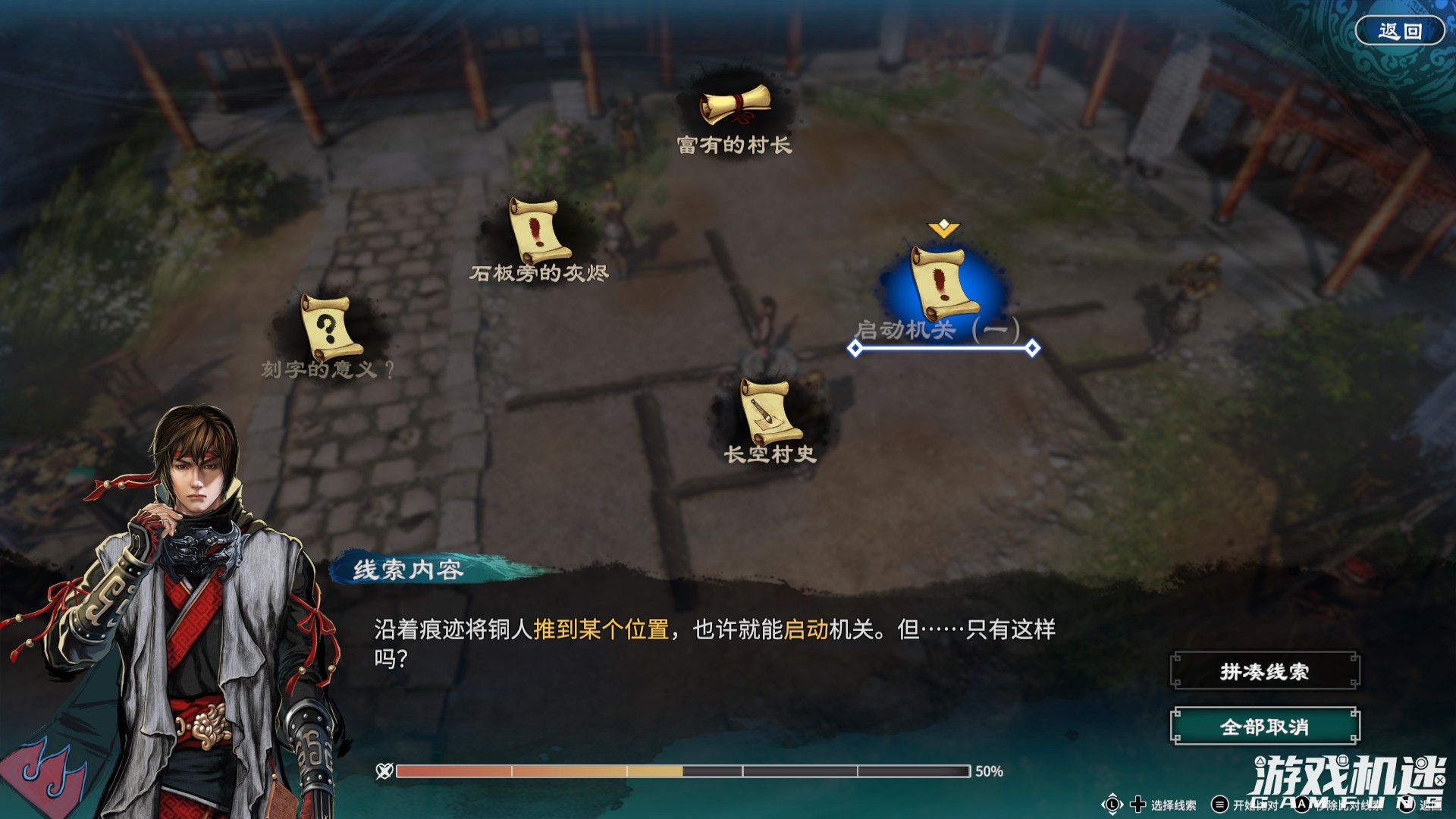Click the A controller button icon in bottom bar
The image size is (1456, 819).
click(1302, 804)
